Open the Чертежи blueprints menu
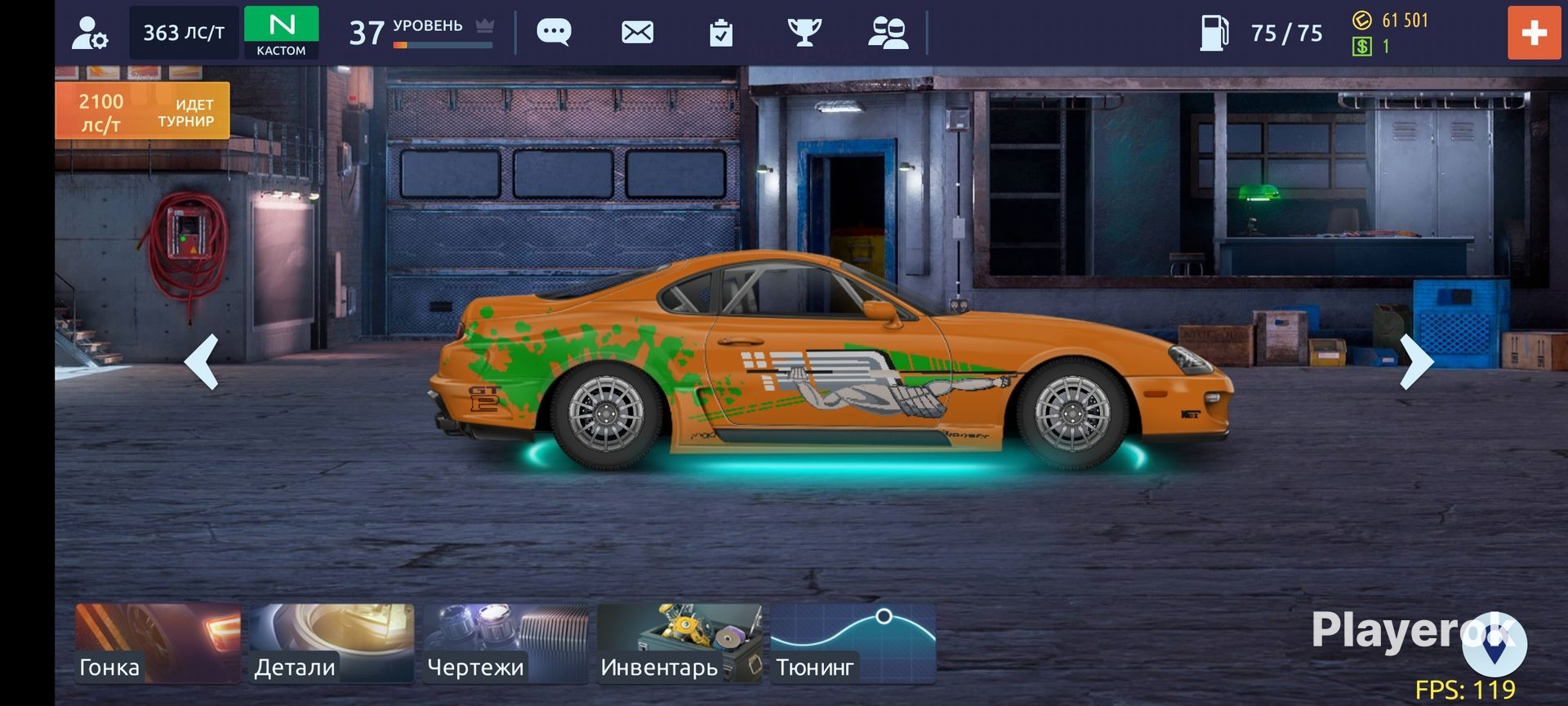This screenshot has height=706, width=1568. tap(506, 643)
